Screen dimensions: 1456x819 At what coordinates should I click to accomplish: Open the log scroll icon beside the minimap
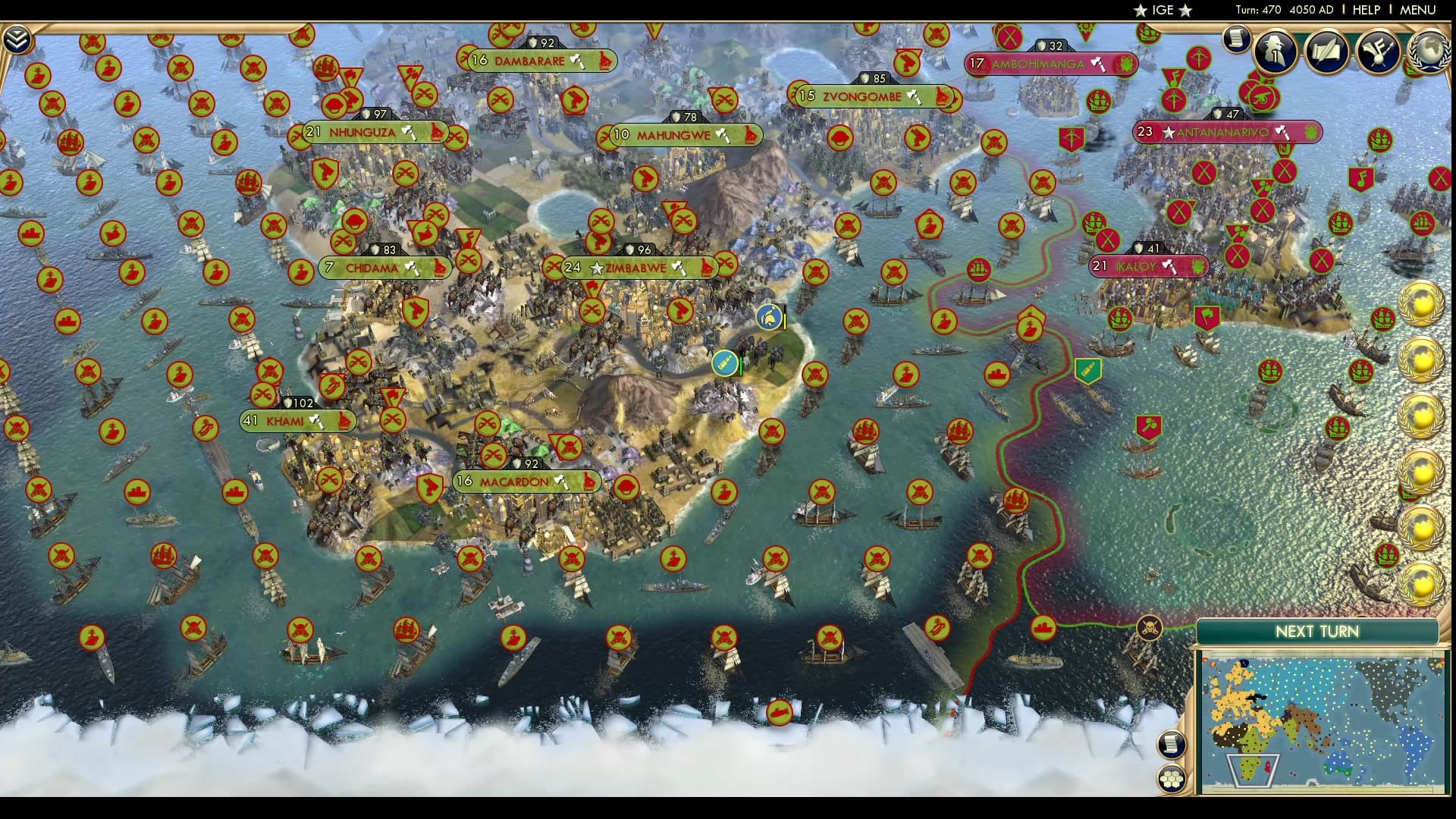[x=1172, y=742]
